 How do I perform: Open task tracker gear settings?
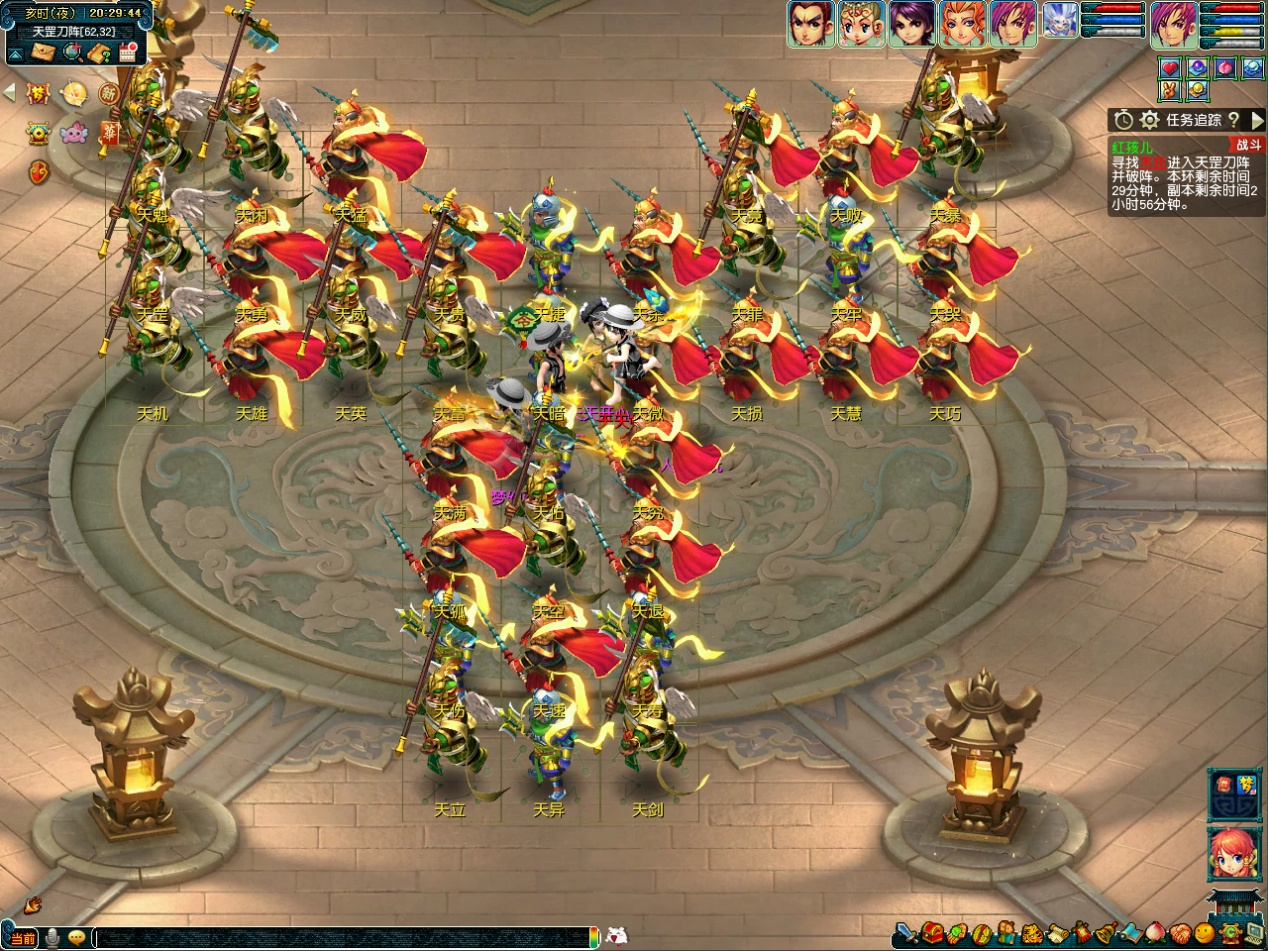(x=1151, y=120)
